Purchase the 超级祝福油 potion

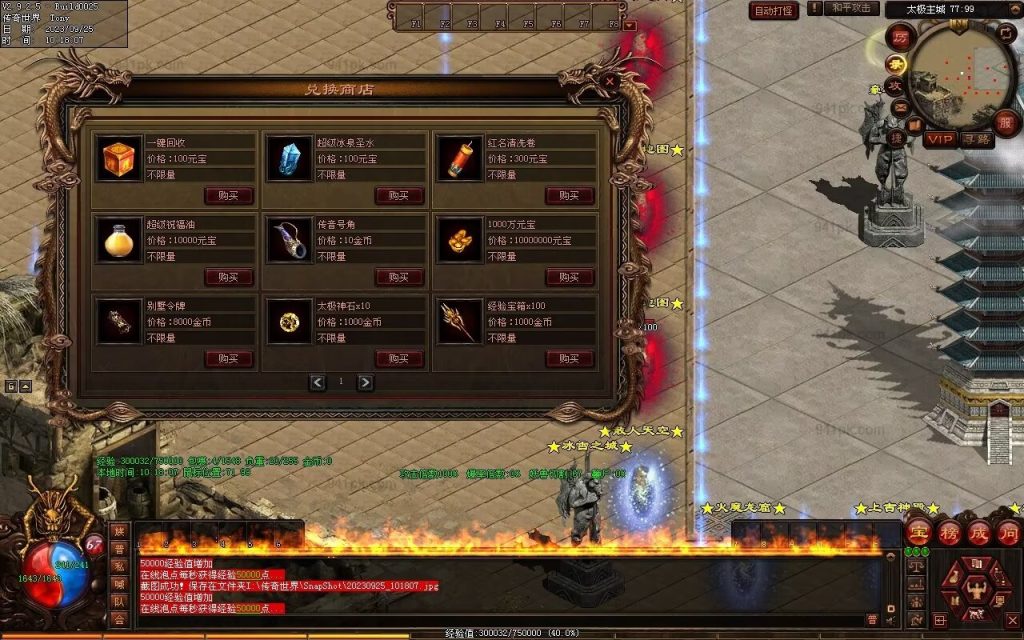229,277
